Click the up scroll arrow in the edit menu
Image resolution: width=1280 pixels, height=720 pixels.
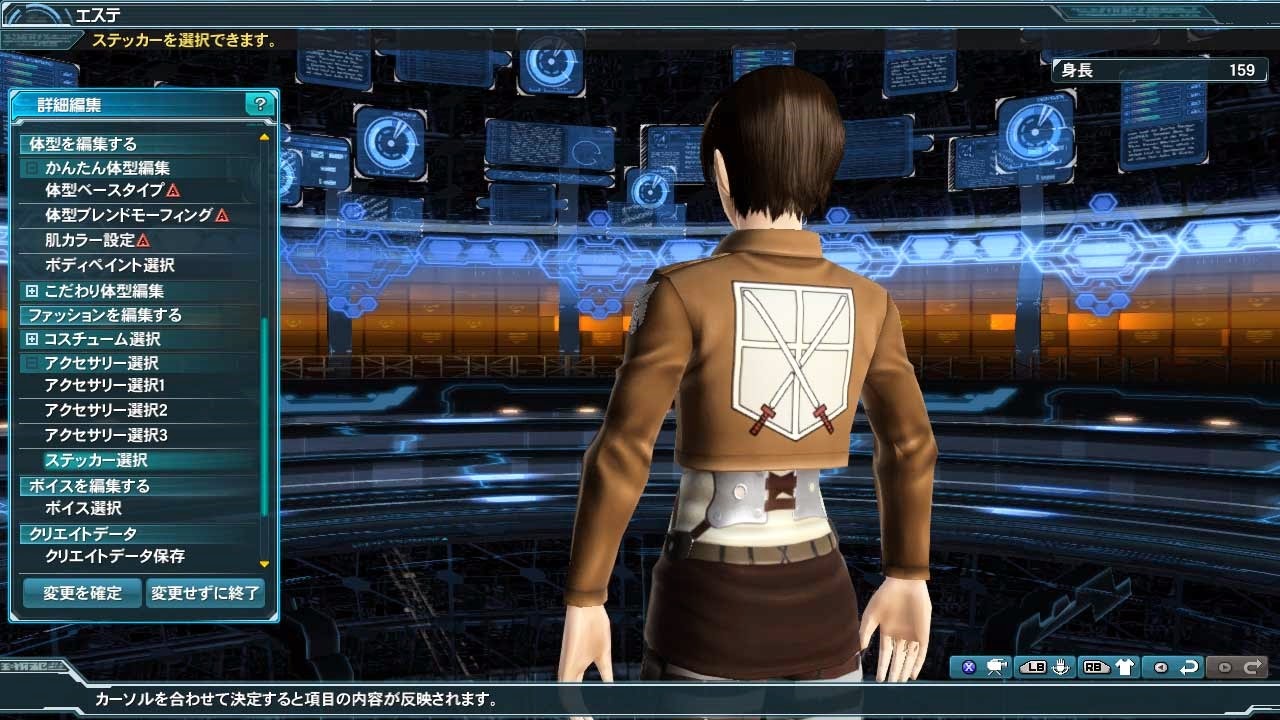265,136
